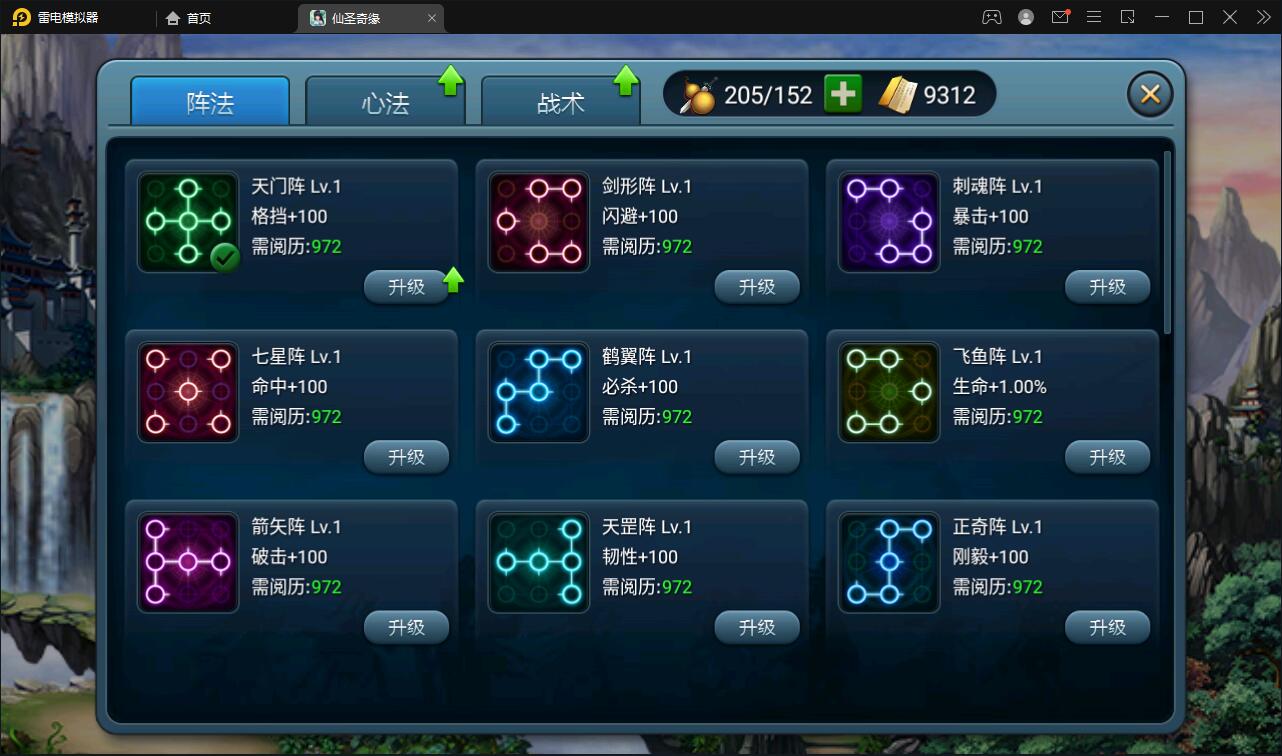Viewport: 1282px width, 756px height.
Task: Open the mail icon with red notification dot
Action: point(1060,17)
